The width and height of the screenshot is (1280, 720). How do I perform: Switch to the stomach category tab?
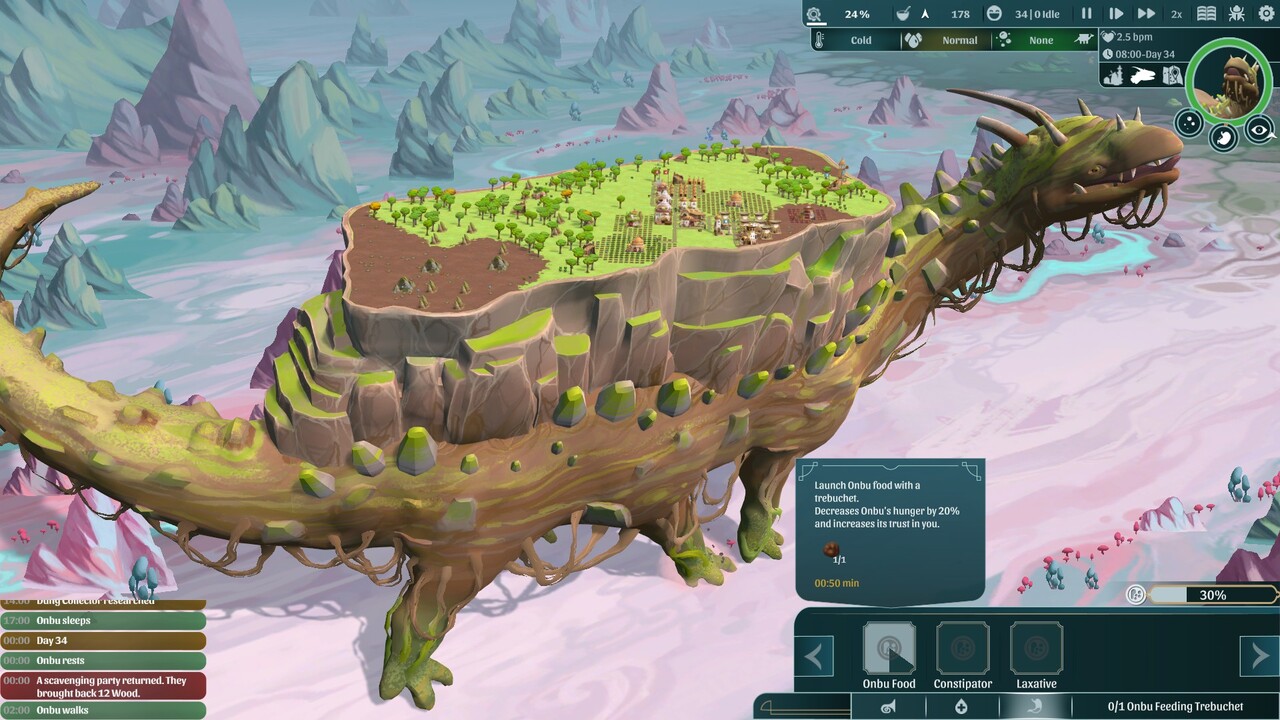1035,707
